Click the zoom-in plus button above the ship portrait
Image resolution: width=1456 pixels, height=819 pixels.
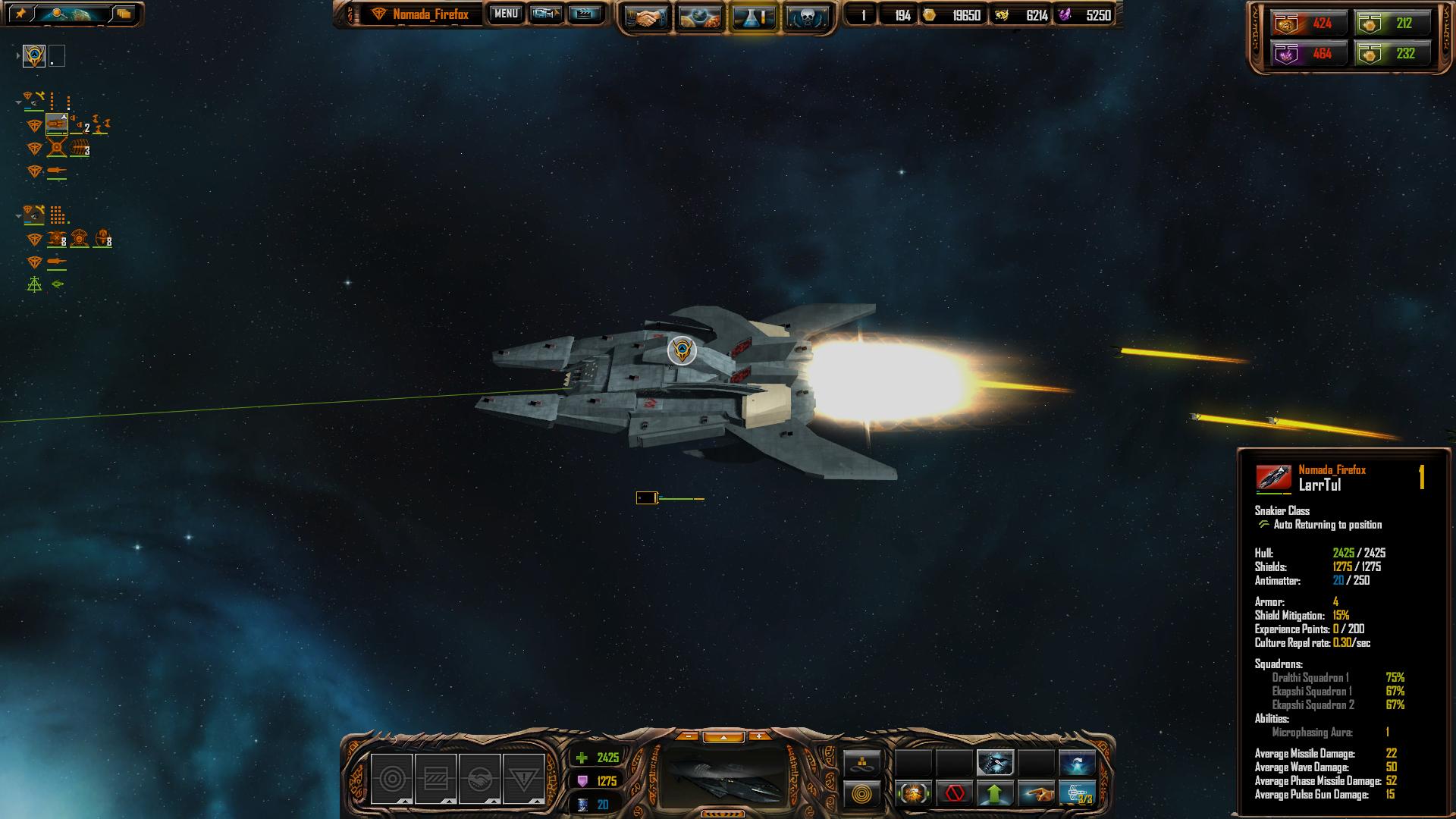pyautogui.click(x=758, y=736)
